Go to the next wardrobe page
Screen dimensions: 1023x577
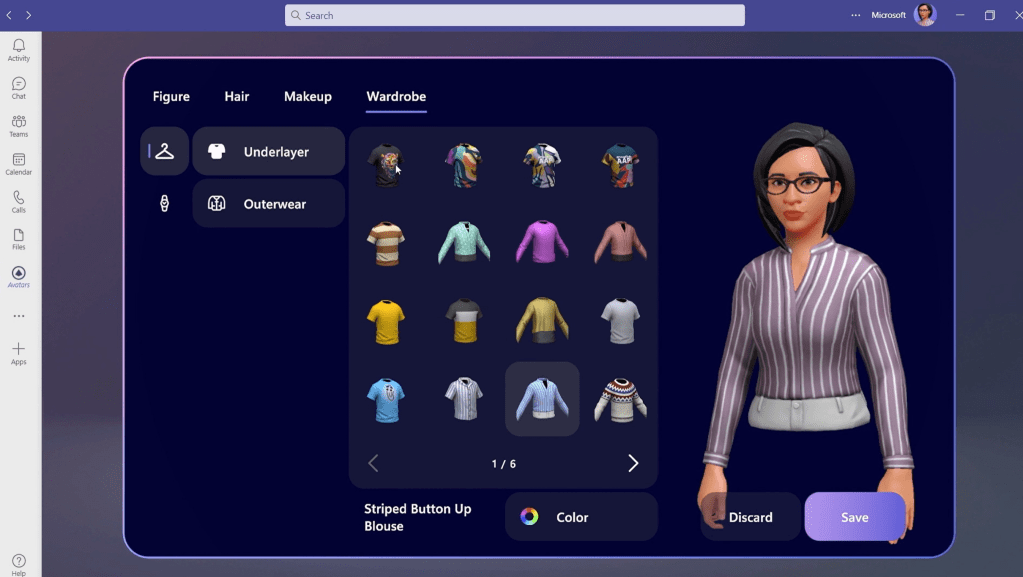pyautogui.click(x=633, y=463)
